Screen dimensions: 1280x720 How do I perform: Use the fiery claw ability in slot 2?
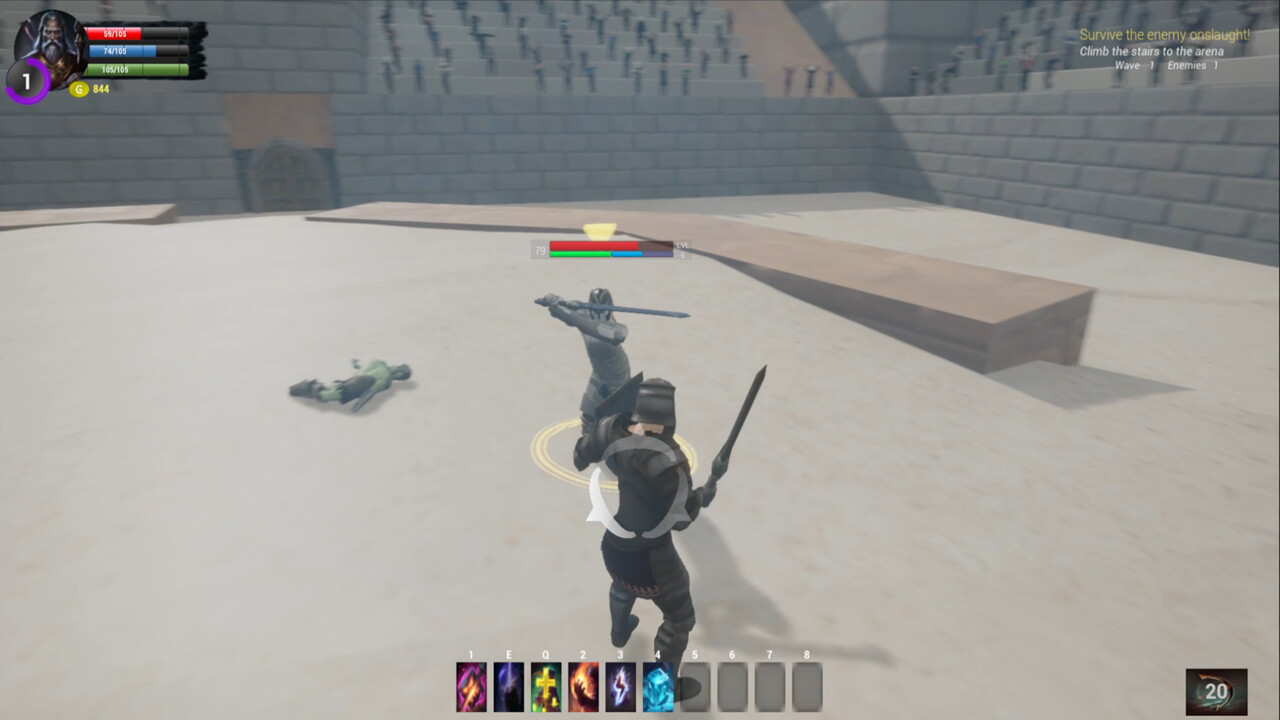[x=583, y=686]
